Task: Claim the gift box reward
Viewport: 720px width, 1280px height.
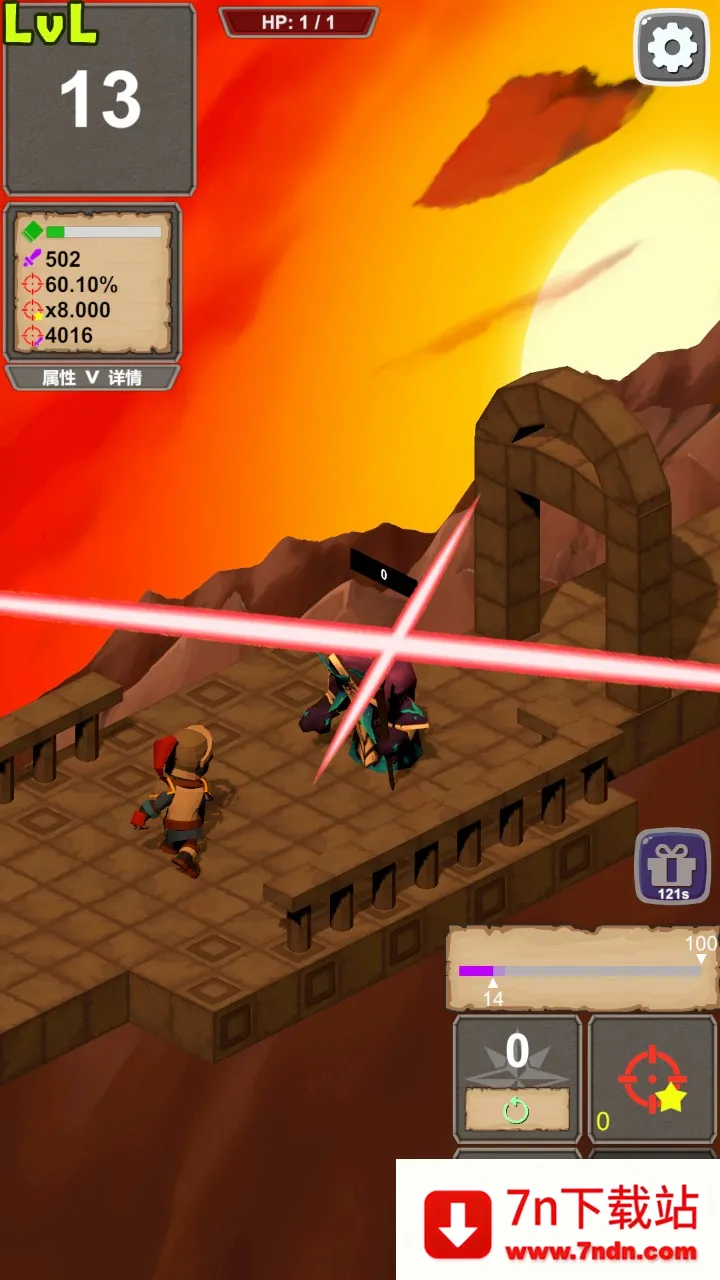Action: pyautogui.click(x=672, y=866)
